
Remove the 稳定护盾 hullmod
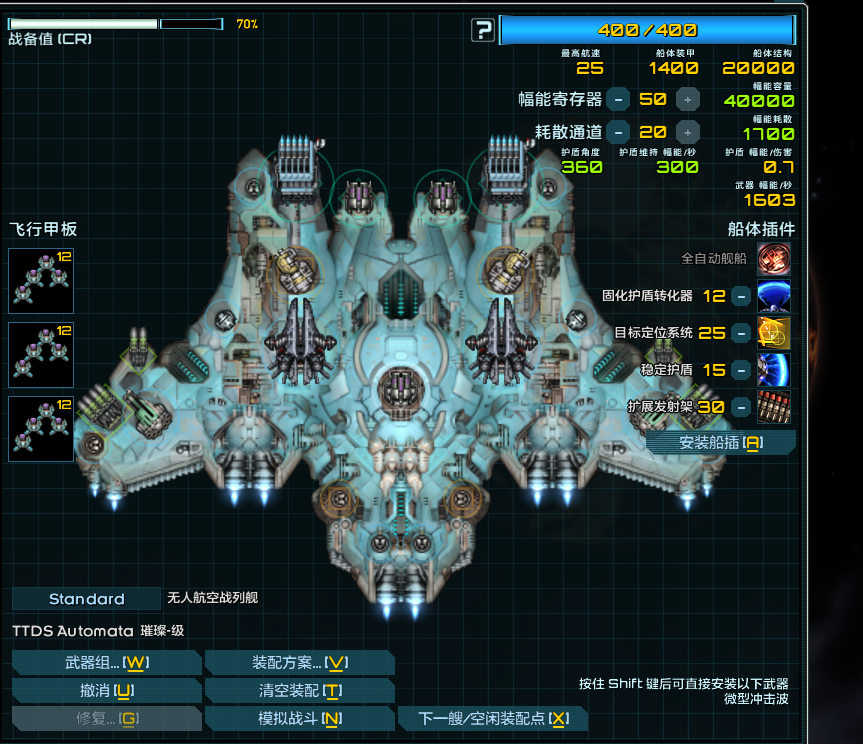(740, 370)
